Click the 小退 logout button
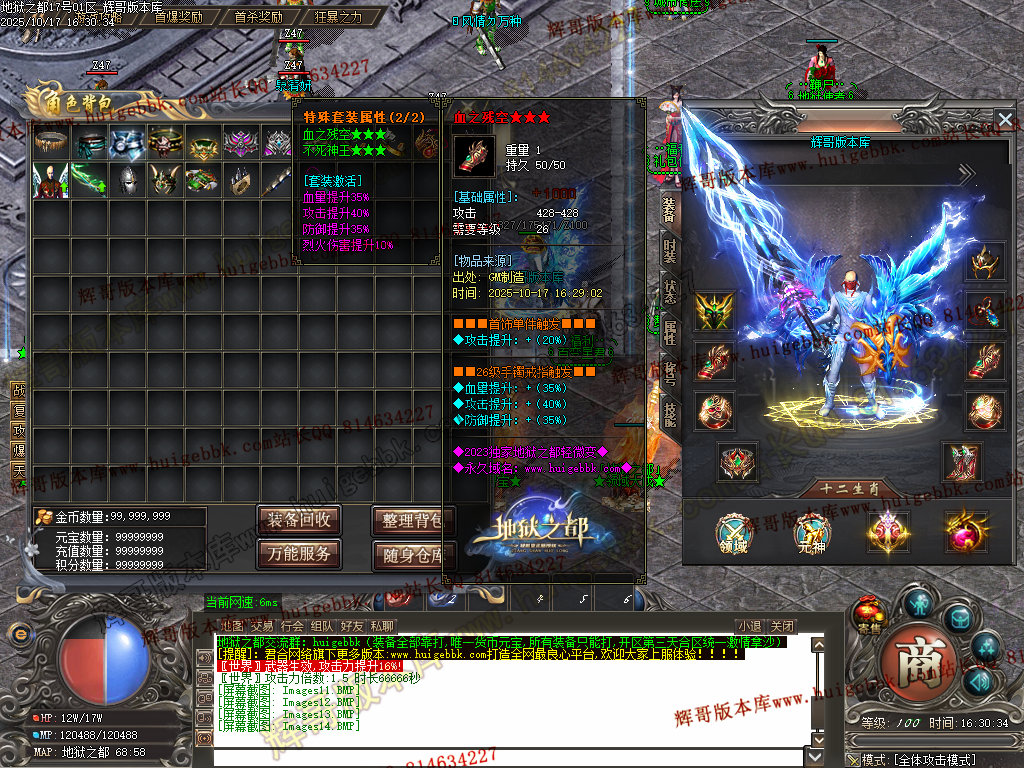 [x=749, y=626]
